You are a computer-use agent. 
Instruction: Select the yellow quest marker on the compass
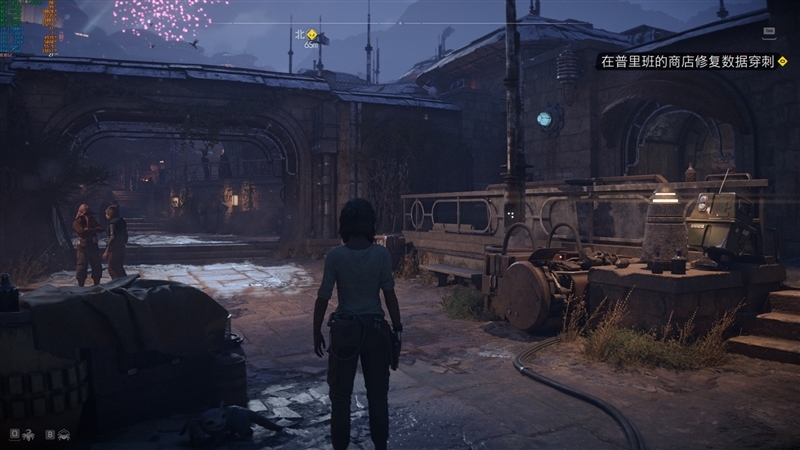pos(312,34)
